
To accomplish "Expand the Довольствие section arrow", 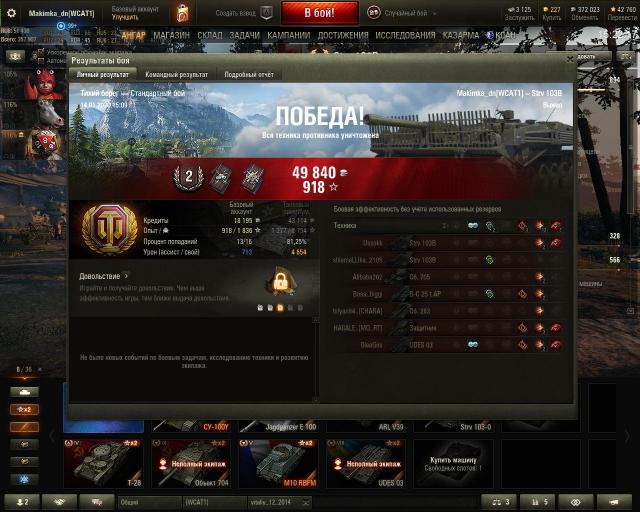I will 127,276.
